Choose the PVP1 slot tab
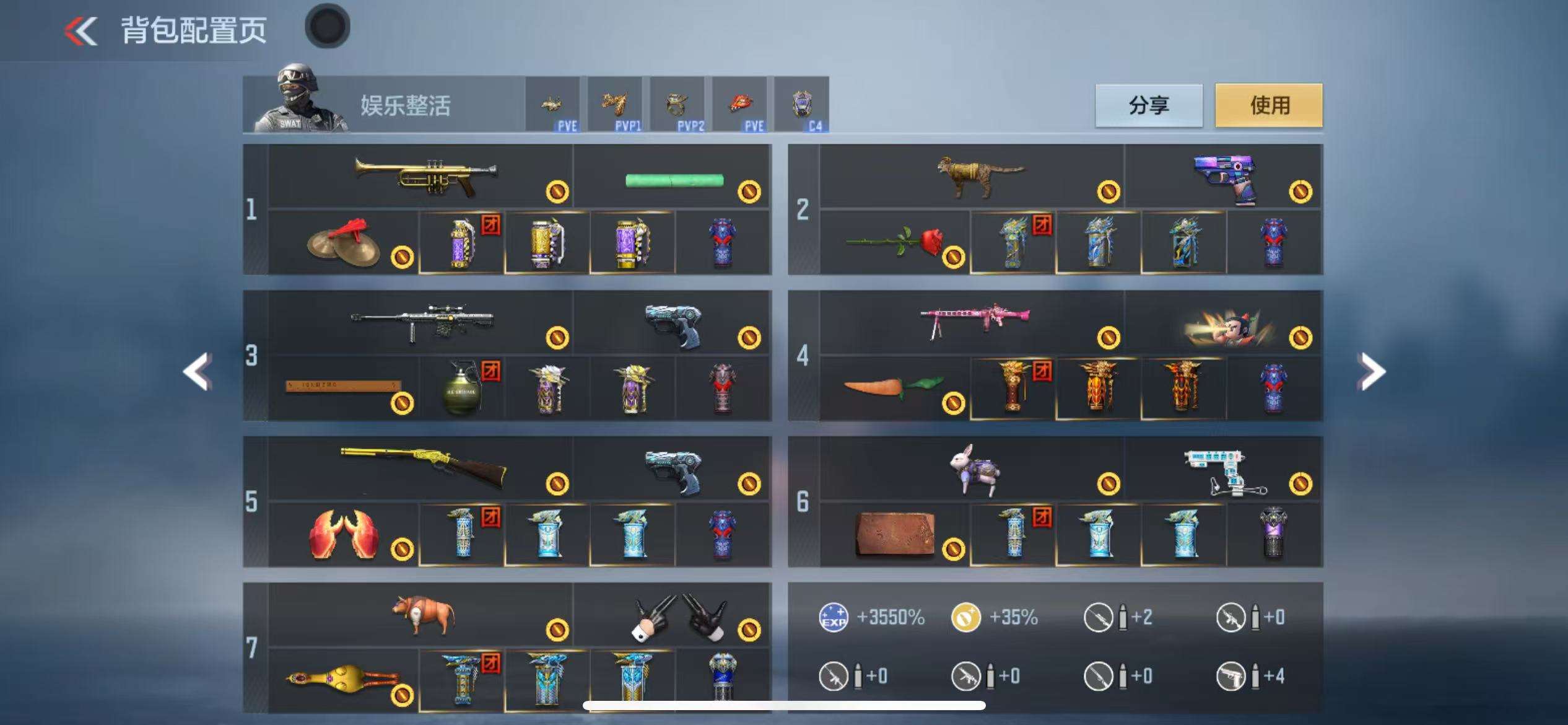This screenshot has height=725, width=1568. tap(615, 105)
